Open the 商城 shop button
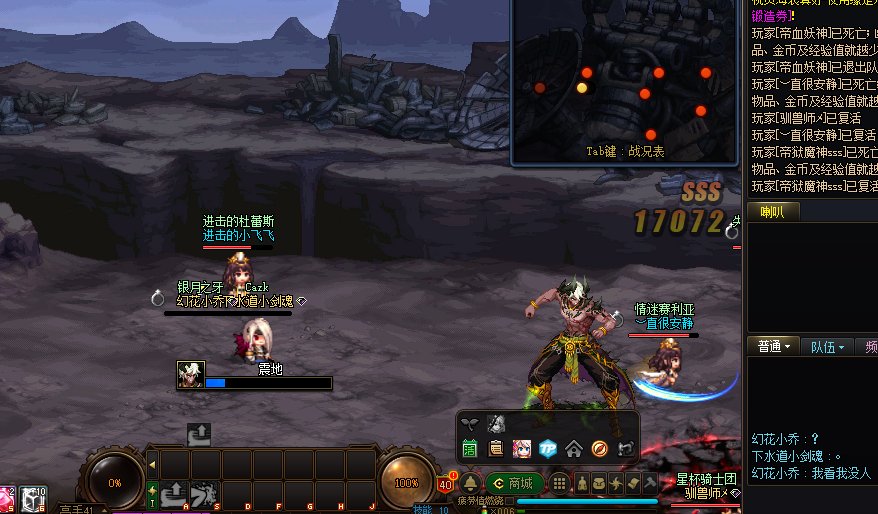The width and height of the screenshot is (878, 514). point(514,483)
